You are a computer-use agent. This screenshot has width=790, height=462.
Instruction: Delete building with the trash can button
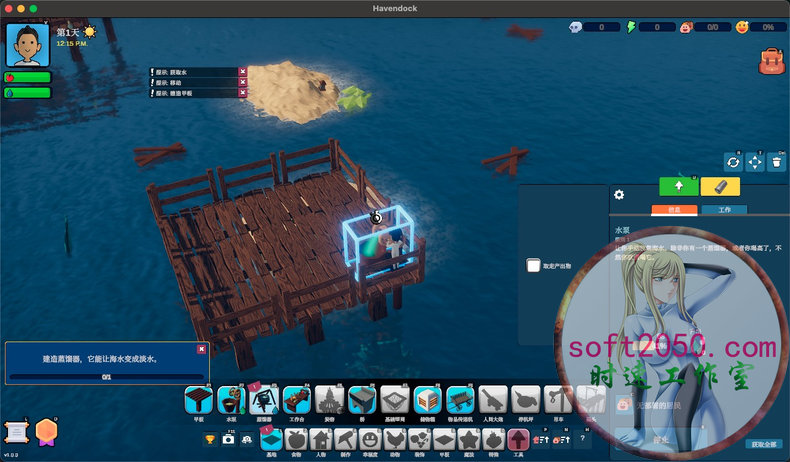776,162
